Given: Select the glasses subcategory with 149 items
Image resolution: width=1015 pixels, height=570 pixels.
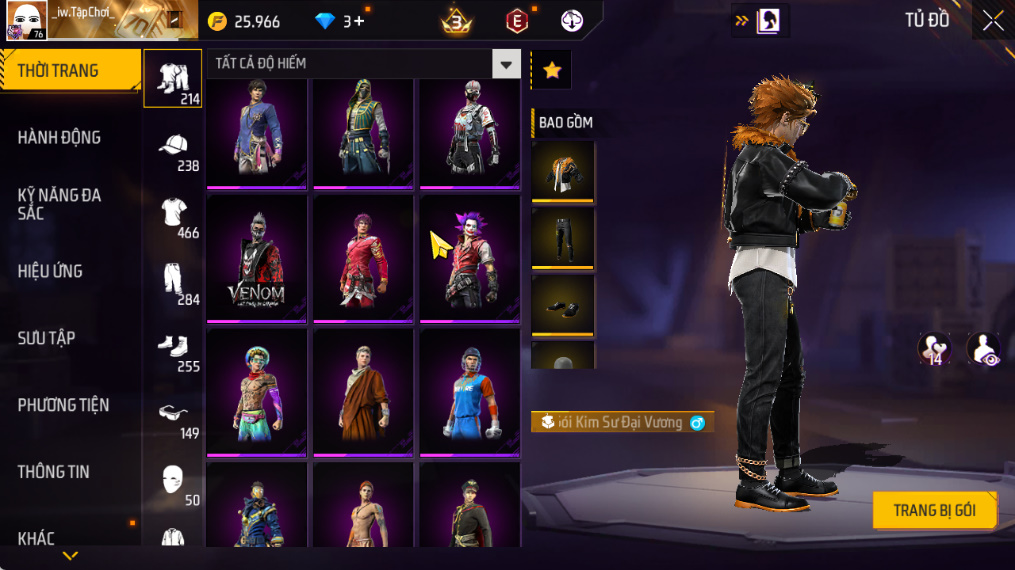Looking at the screenshot, I should 173,415.
